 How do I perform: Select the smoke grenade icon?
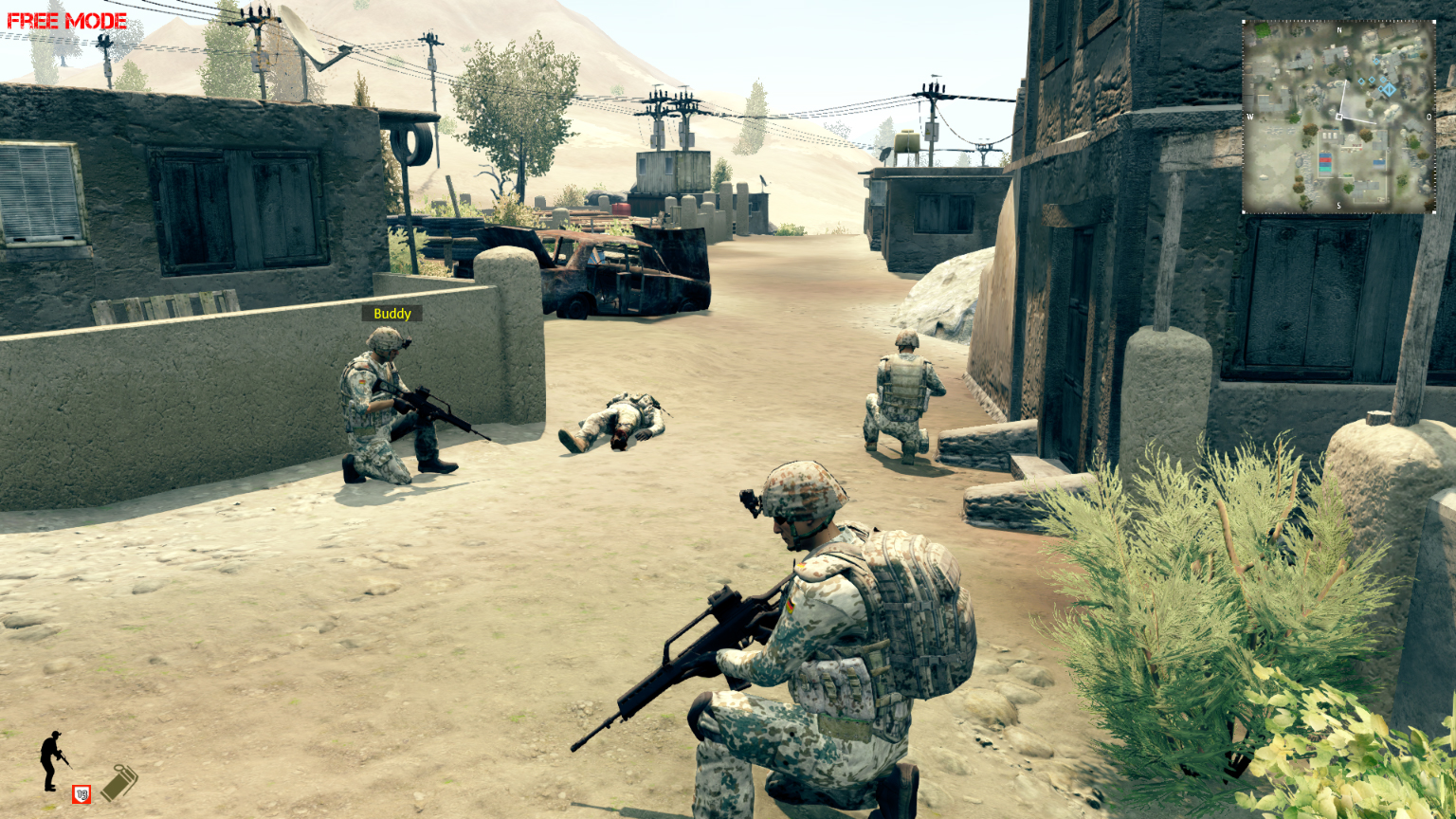coord(119,783)
